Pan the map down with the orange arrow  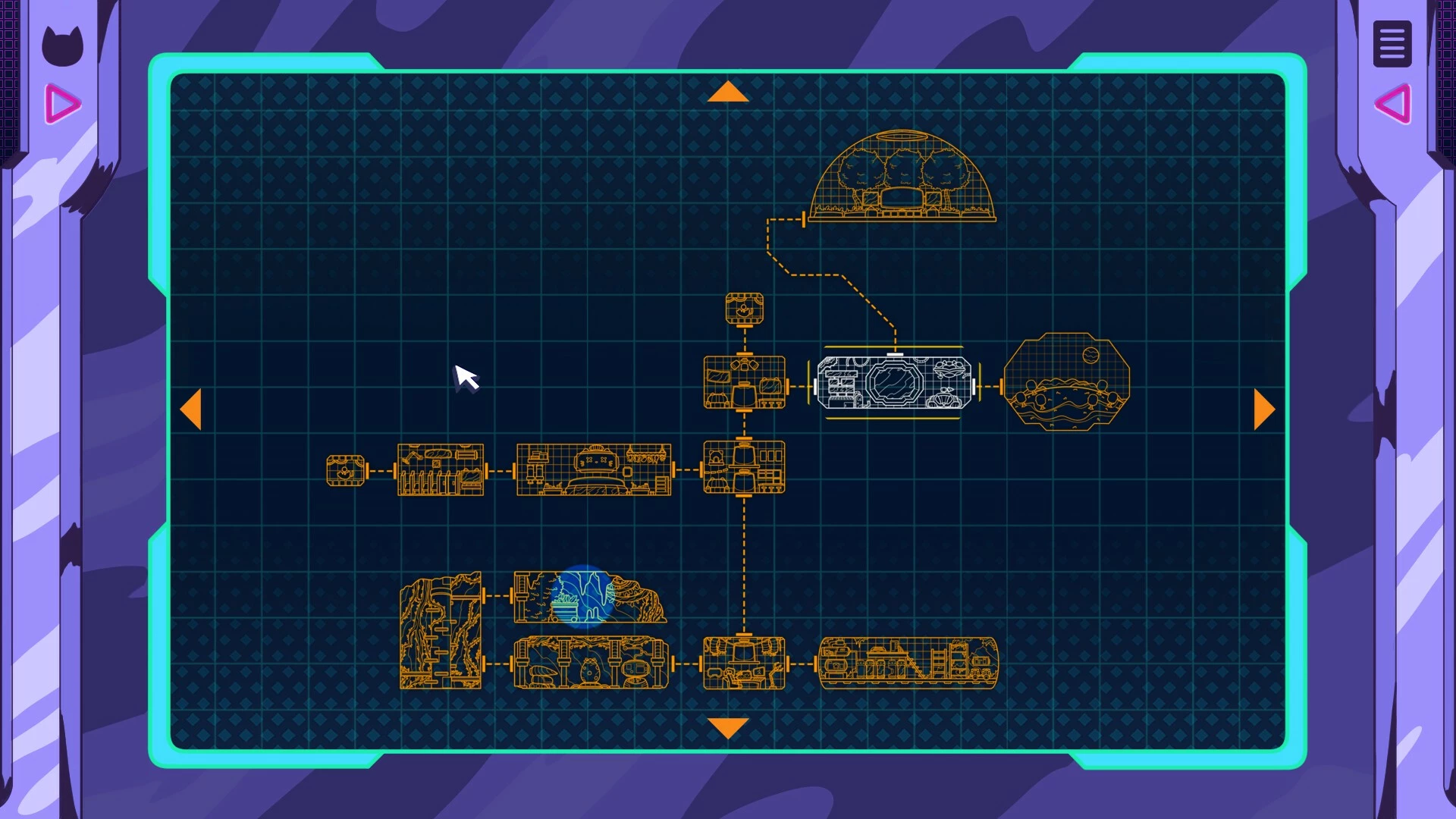(727, 727)
